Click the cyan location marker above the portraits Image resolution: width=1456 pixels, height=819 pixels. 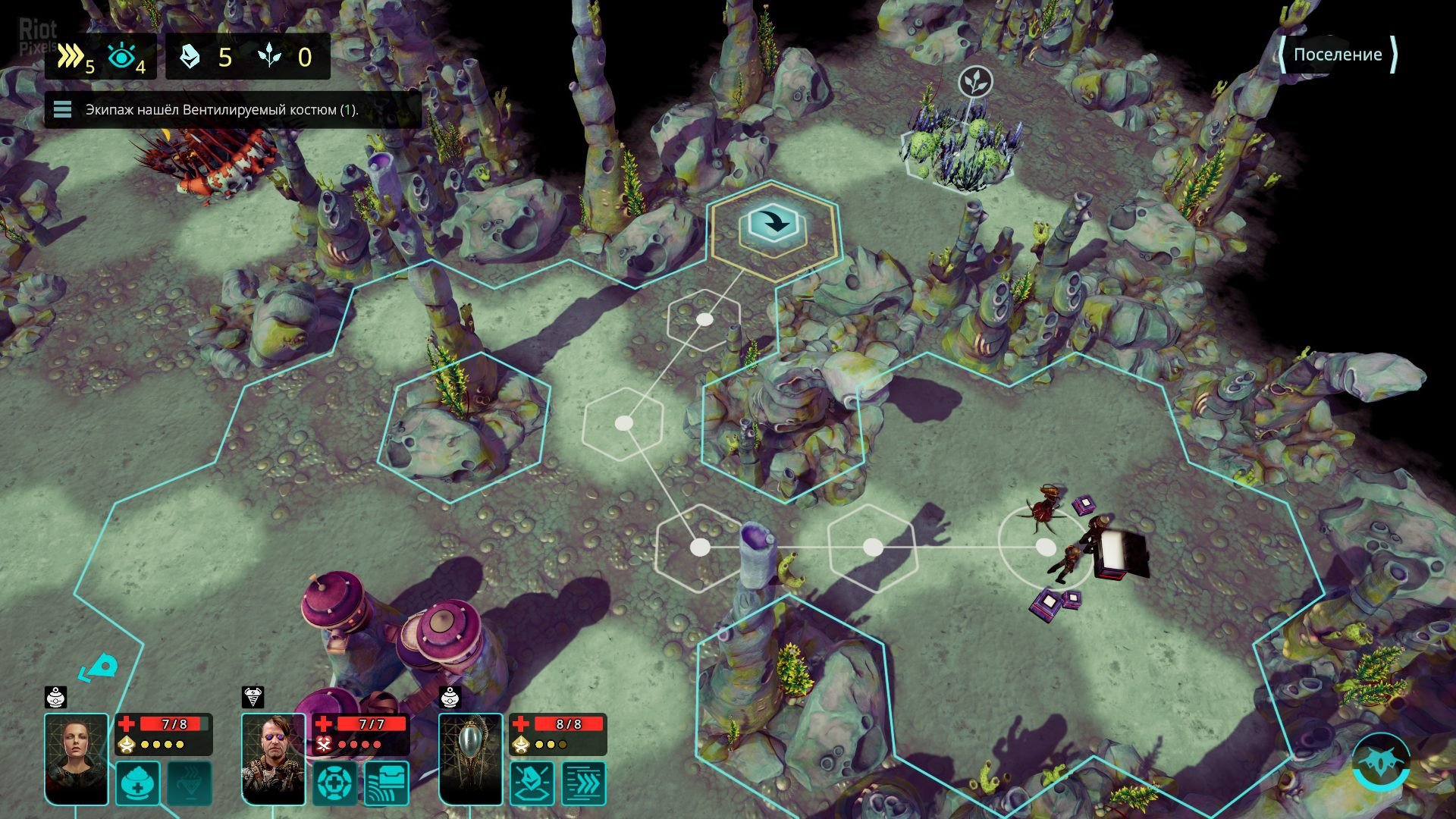pyautogui.click(x=101, y=669)
